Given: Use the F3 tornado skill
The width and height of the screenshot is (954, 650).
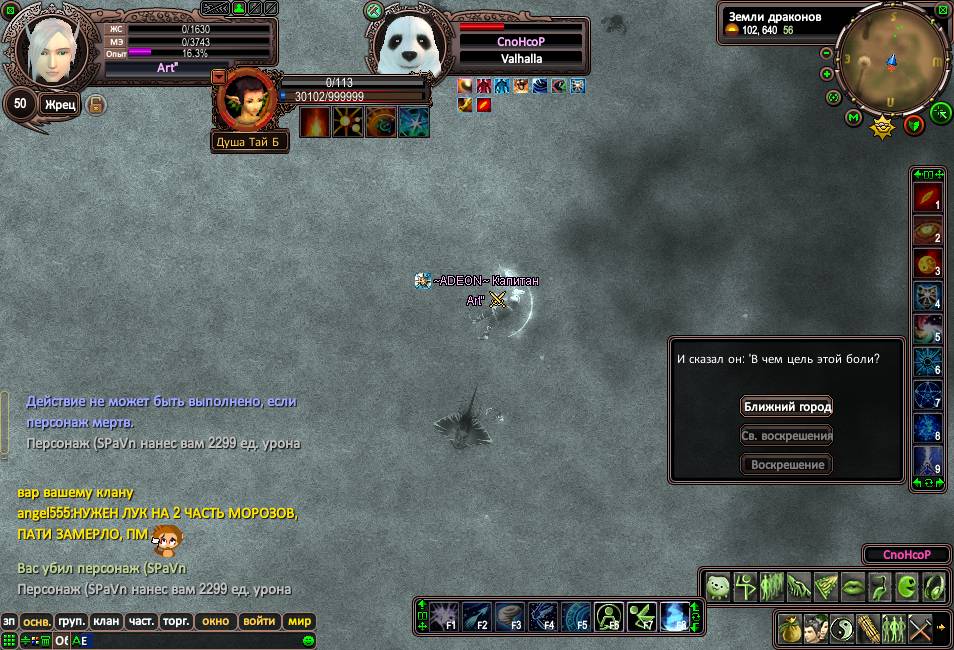Looking at the screenshot, I should (x=509, y=617).
